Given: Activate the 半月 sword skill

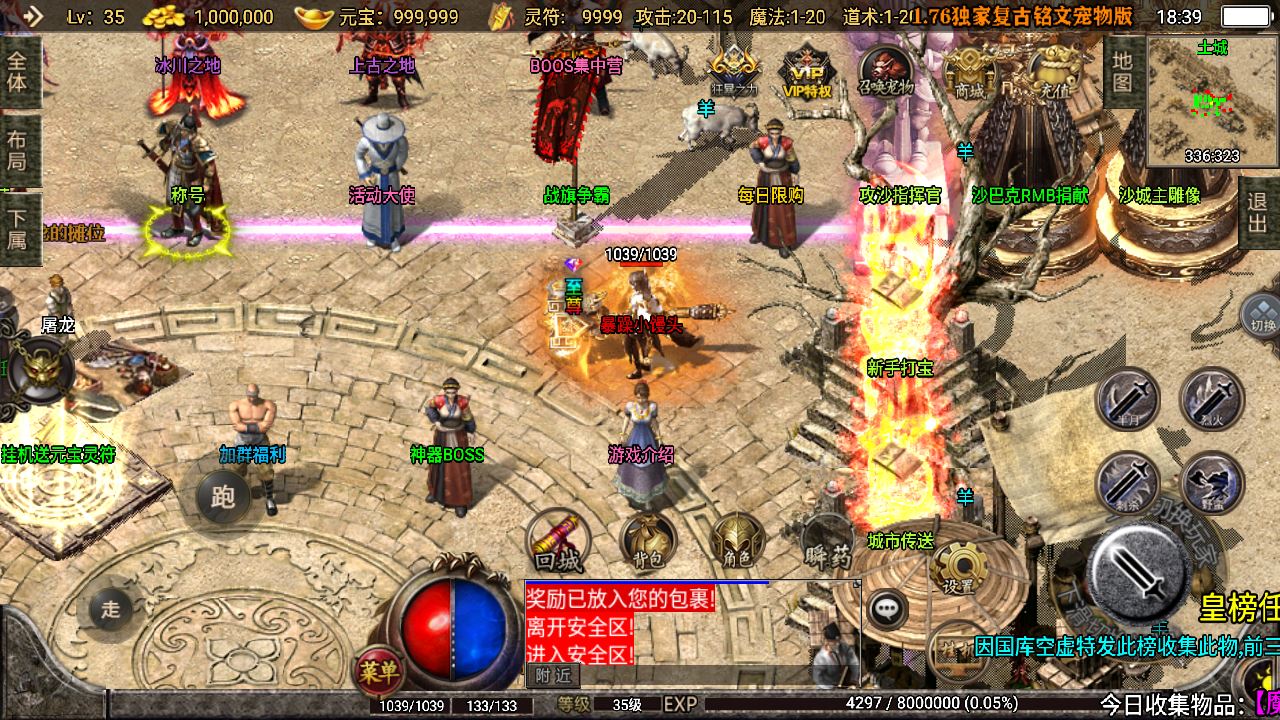Looking at the screenshot, I should (1128, 399).
